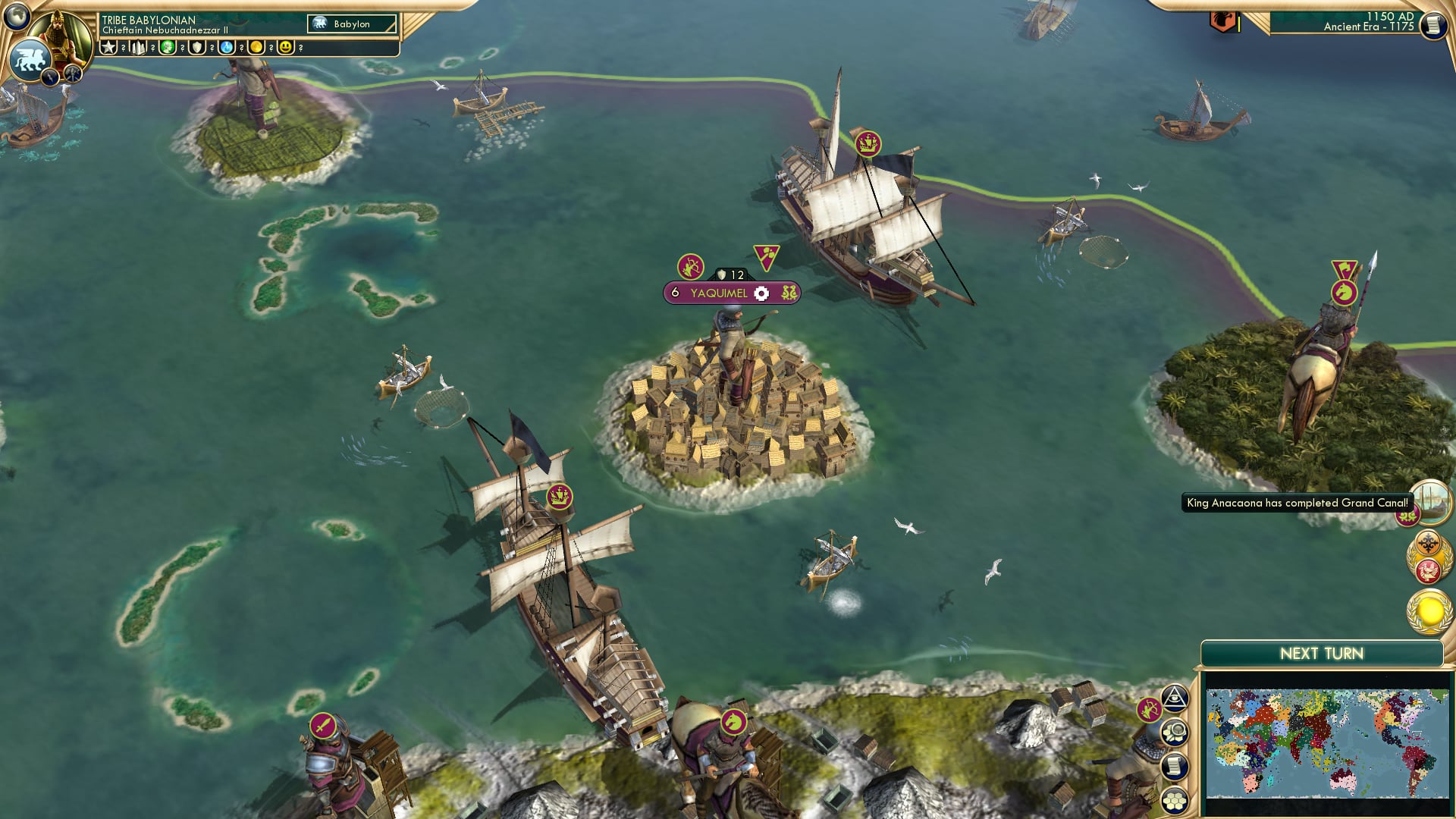
Task: Select the score star icon
Action: coord(108,47)
